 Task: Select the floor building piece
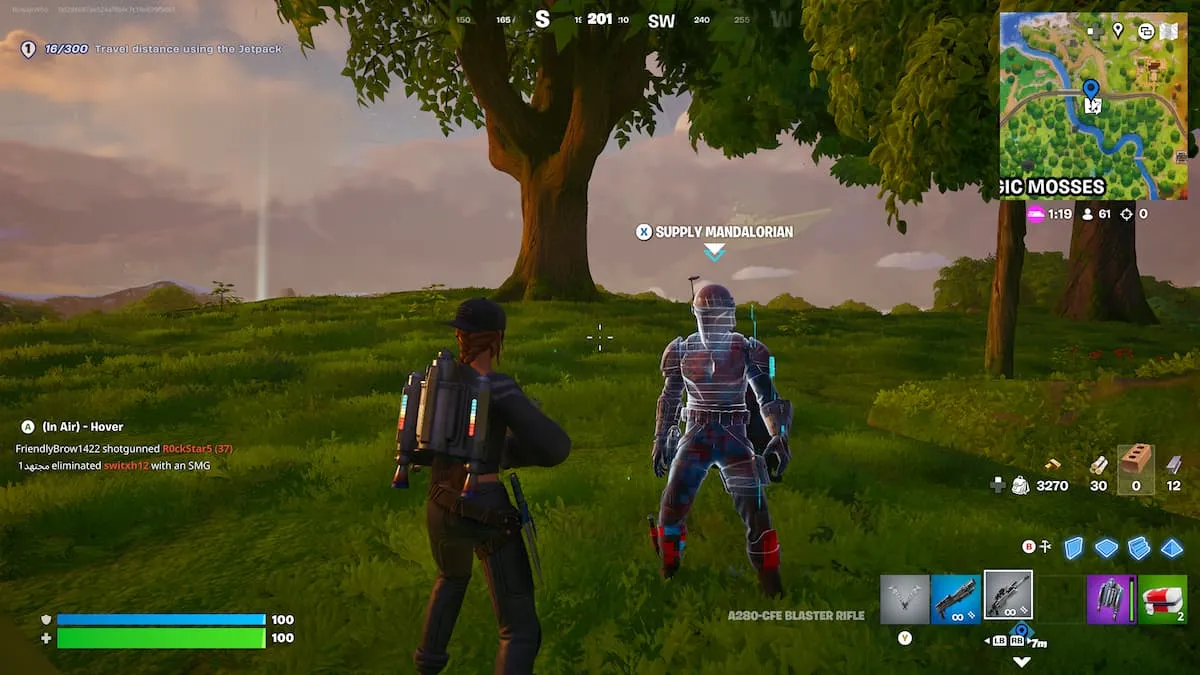point(1106,548)
